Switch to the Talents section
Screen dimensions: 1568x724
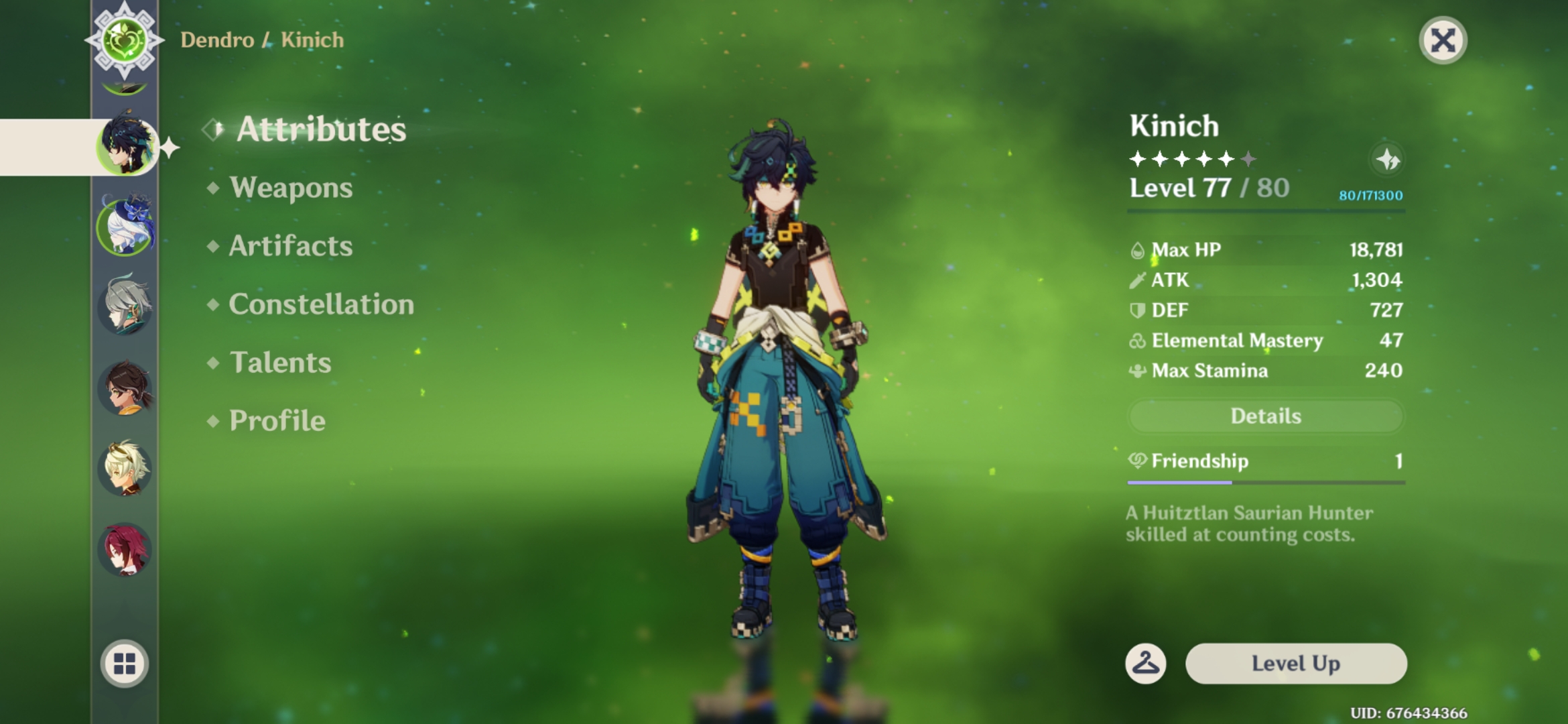(x=280, y=363)
